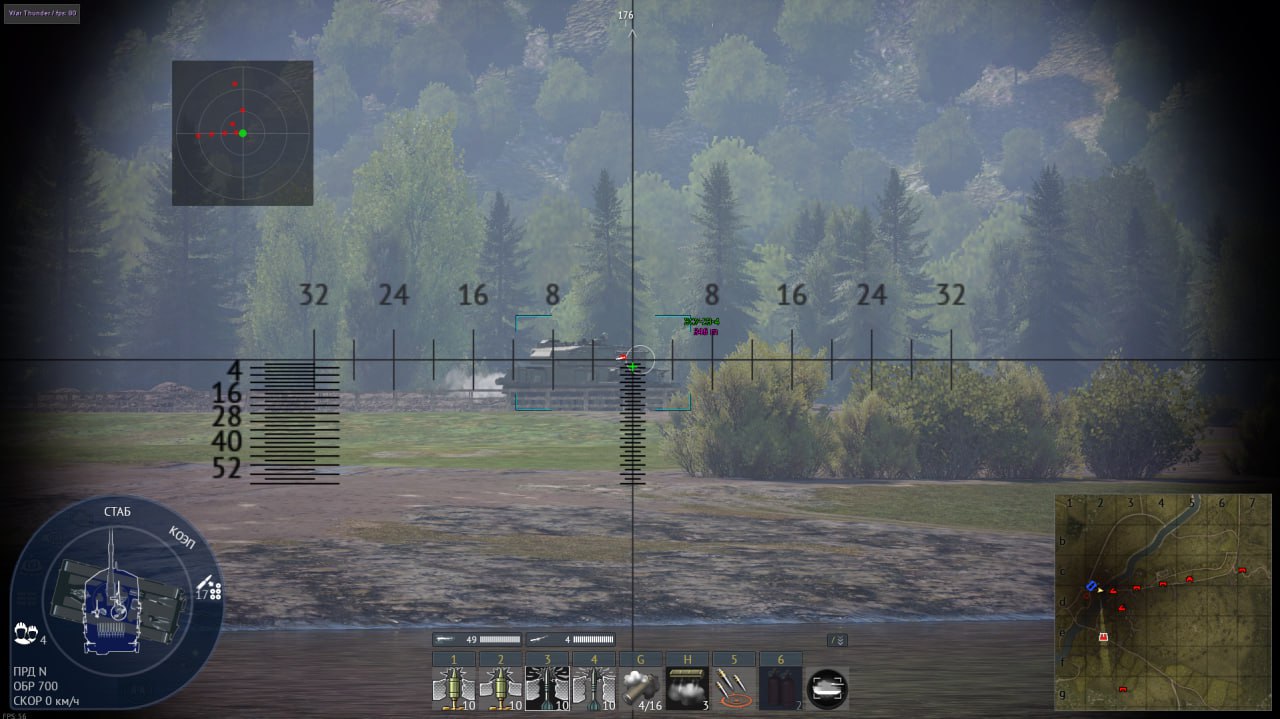This screenshot has height=719, width=1280.
Task: Select the gold shell in slot 2
Action: 500,688
